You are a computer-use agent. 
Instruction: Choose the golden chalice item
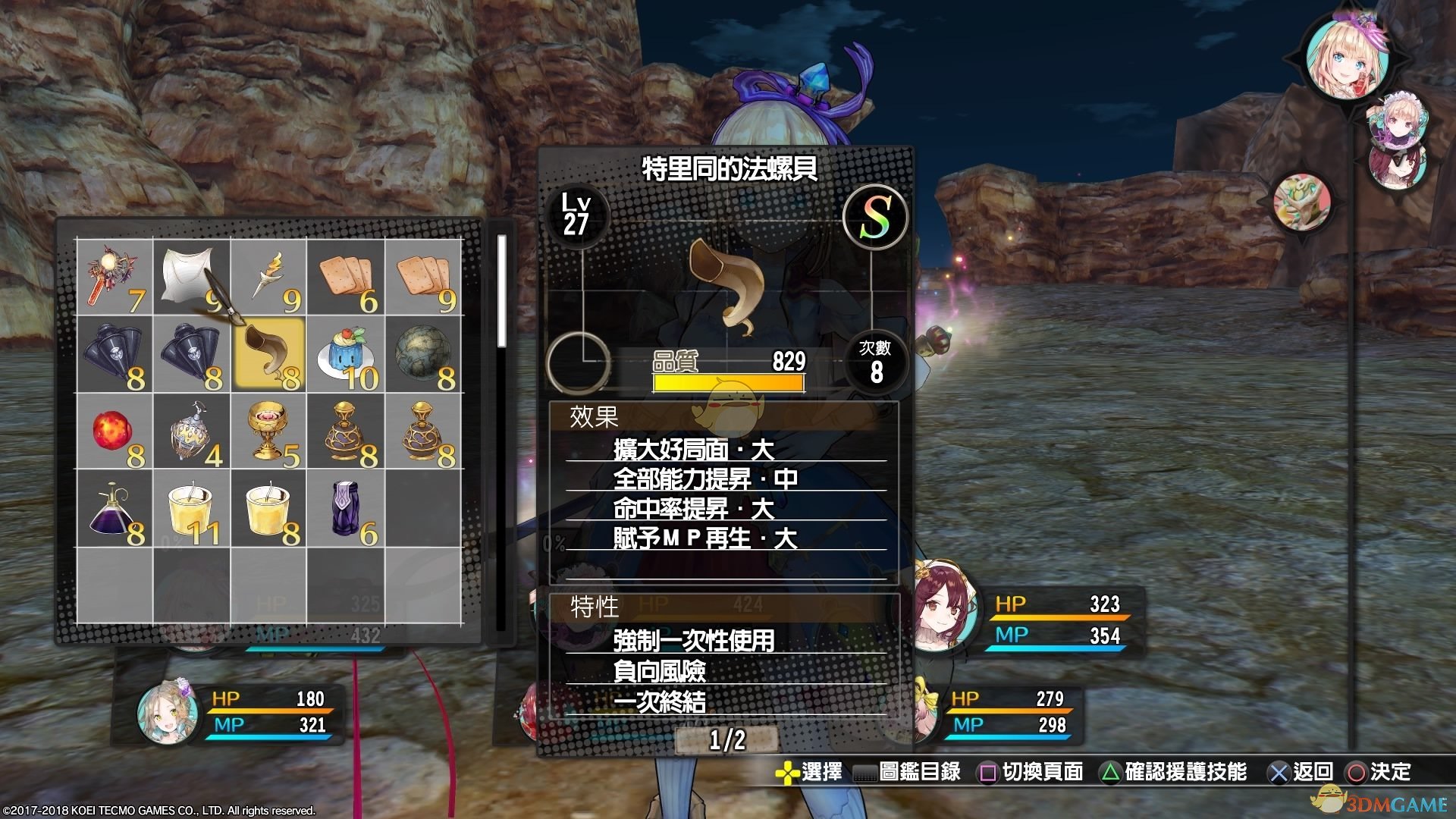click(269, 432)
